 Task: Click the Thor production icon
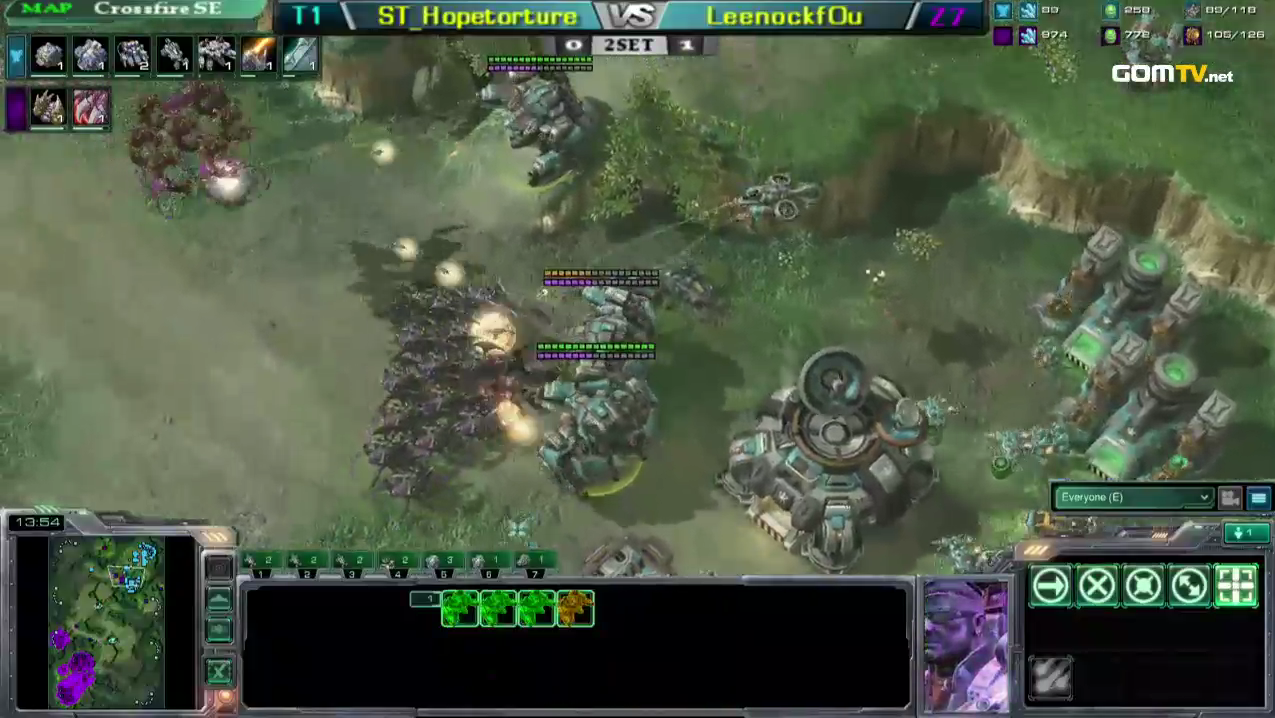point(215,54)
